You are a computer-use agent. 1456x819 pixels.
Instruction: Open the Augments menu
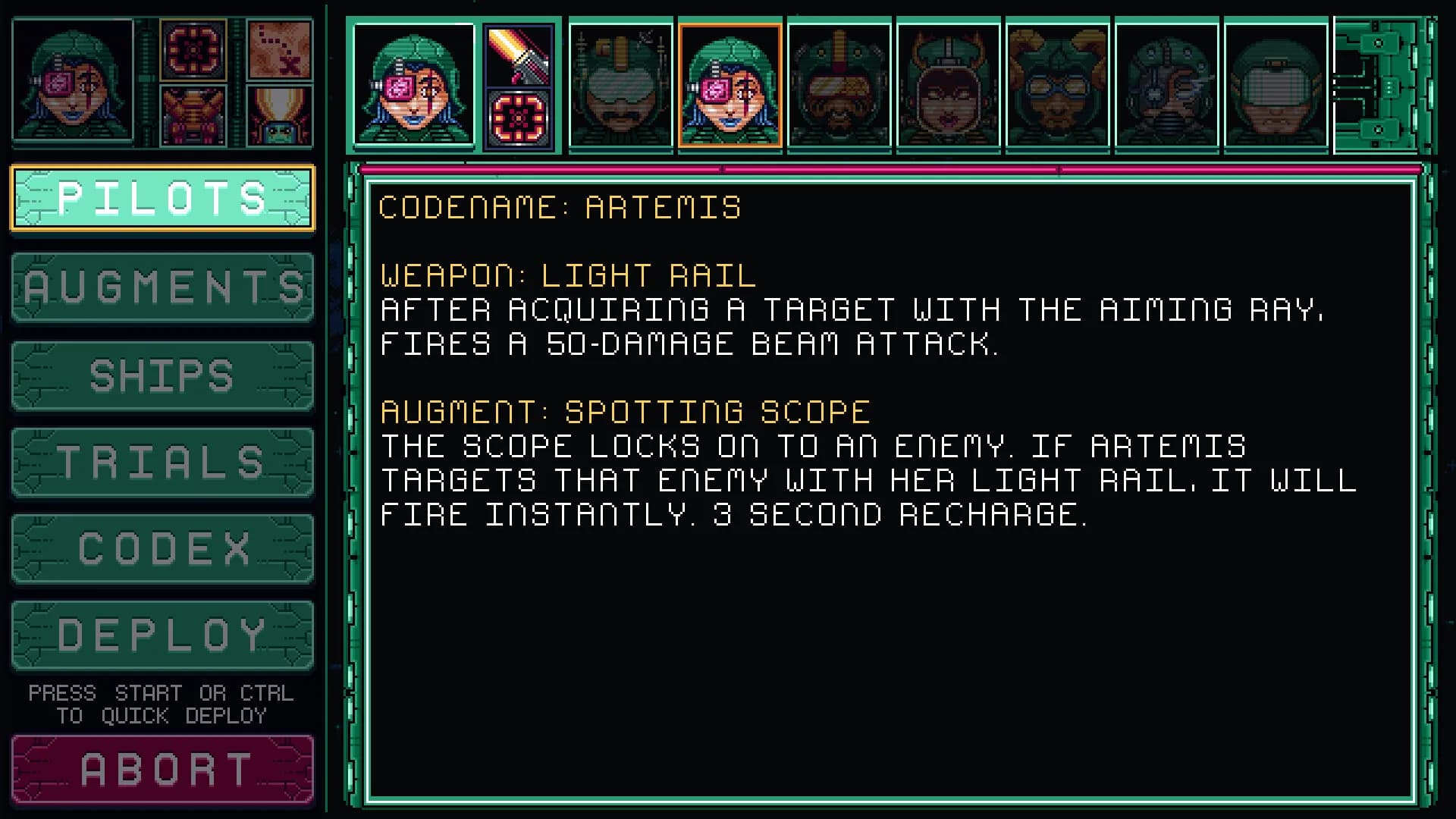click(162, 287)
